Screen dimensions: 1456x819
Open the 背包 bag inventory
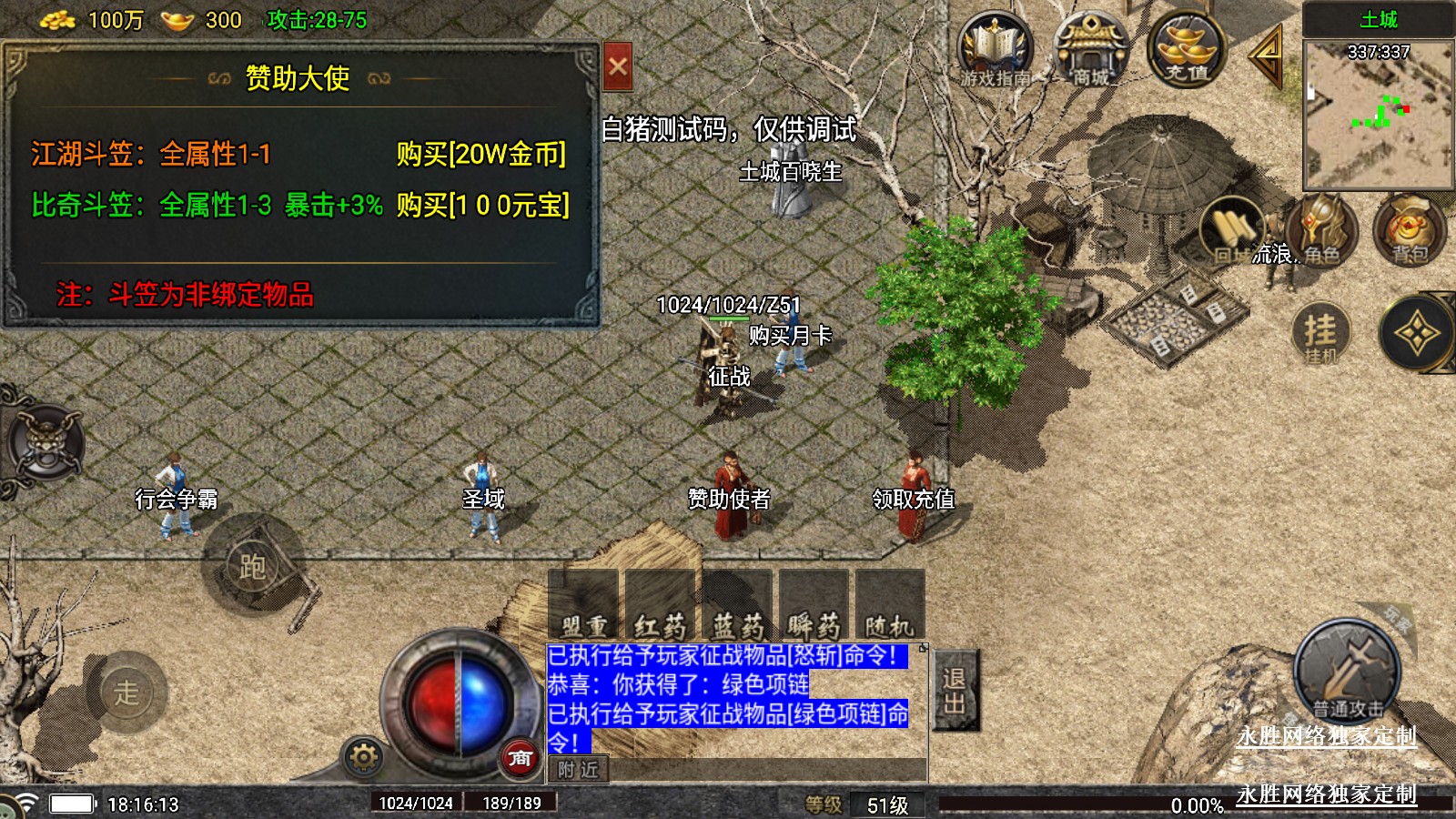[x=1409, y=230]
